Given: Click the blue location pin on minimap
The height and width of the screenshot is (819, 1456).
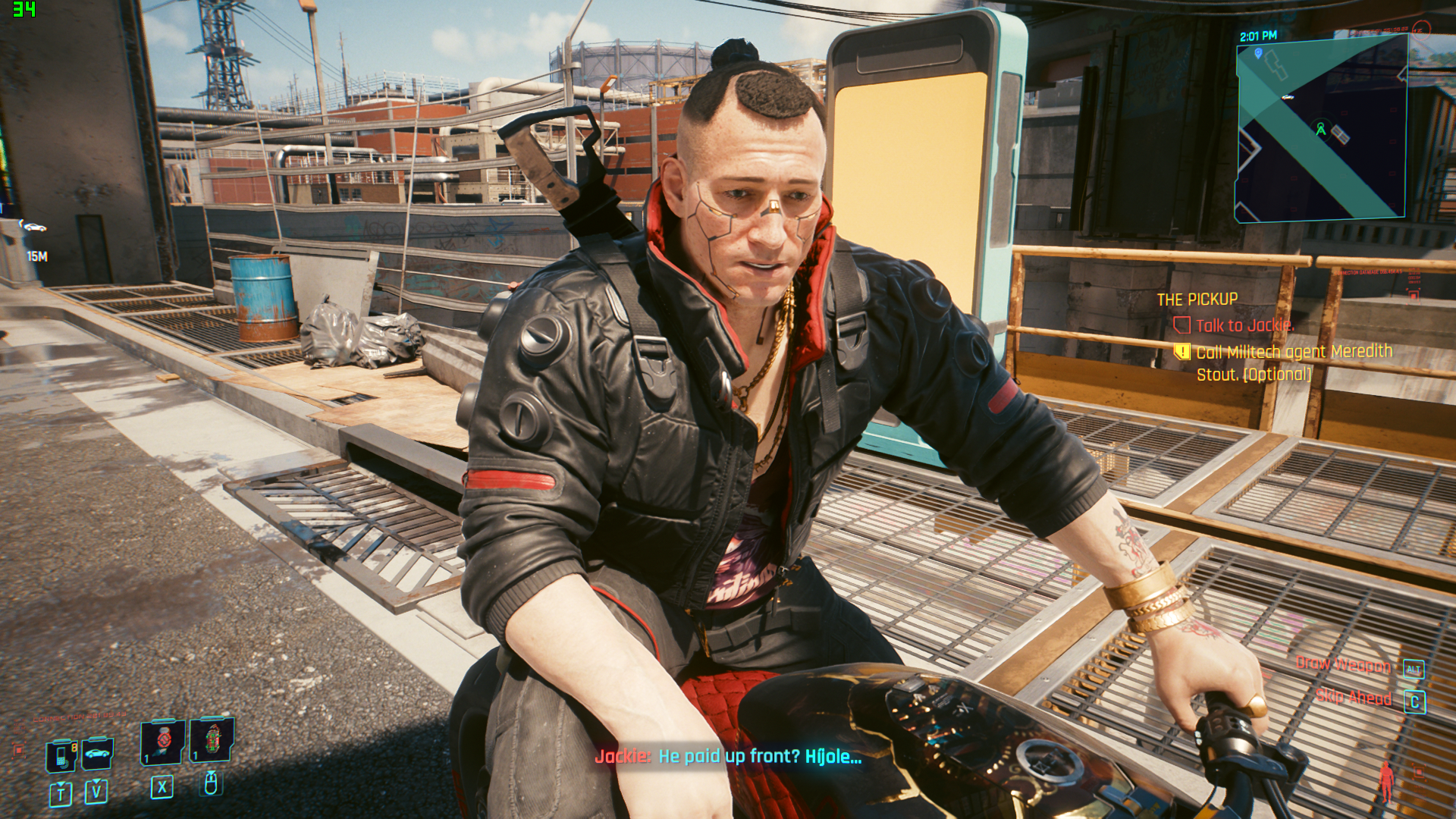Looking at the screenshot, I should pos(1258,53).
